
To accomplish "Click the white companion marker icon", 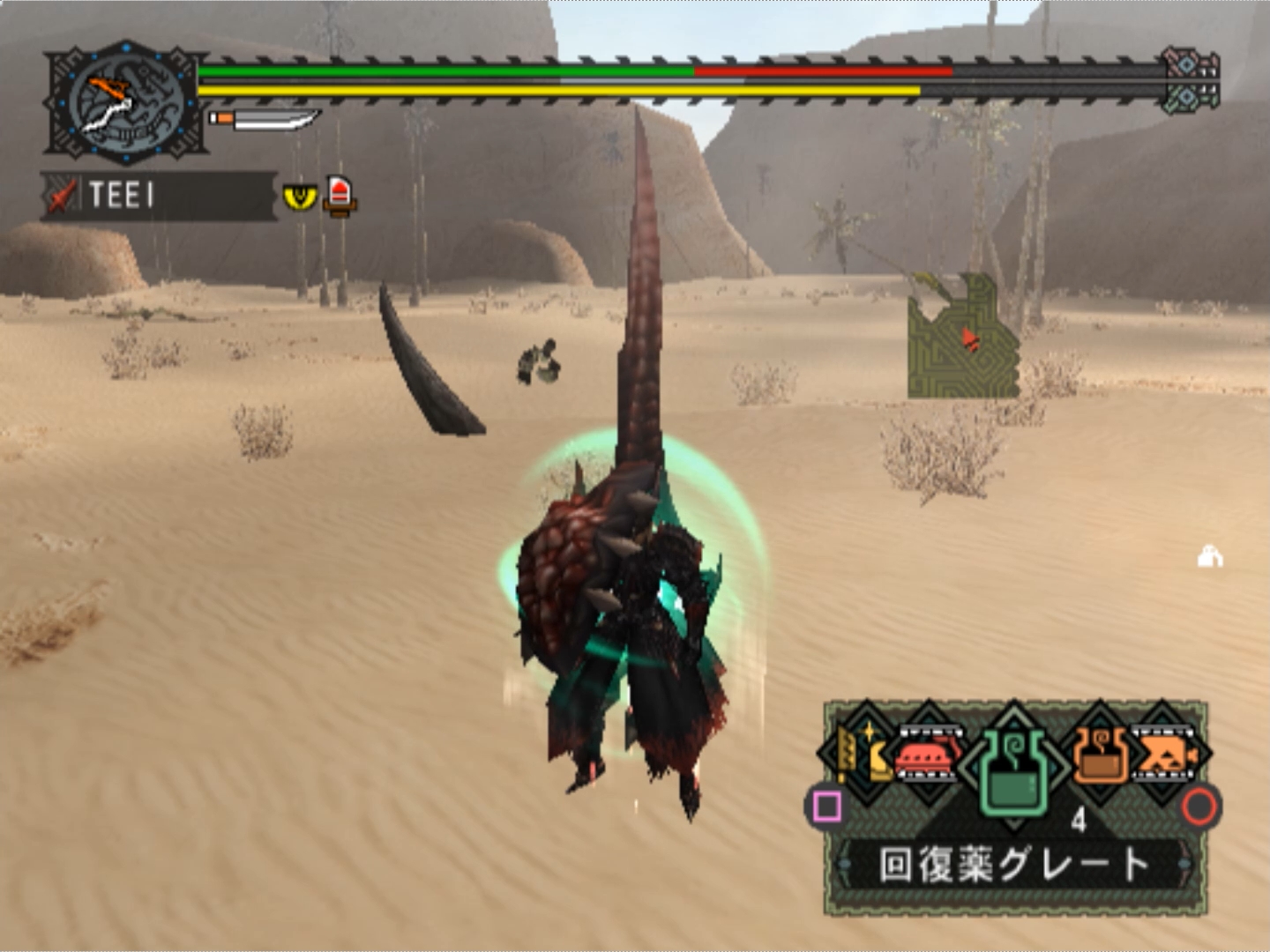I will tap(1210, 557).
